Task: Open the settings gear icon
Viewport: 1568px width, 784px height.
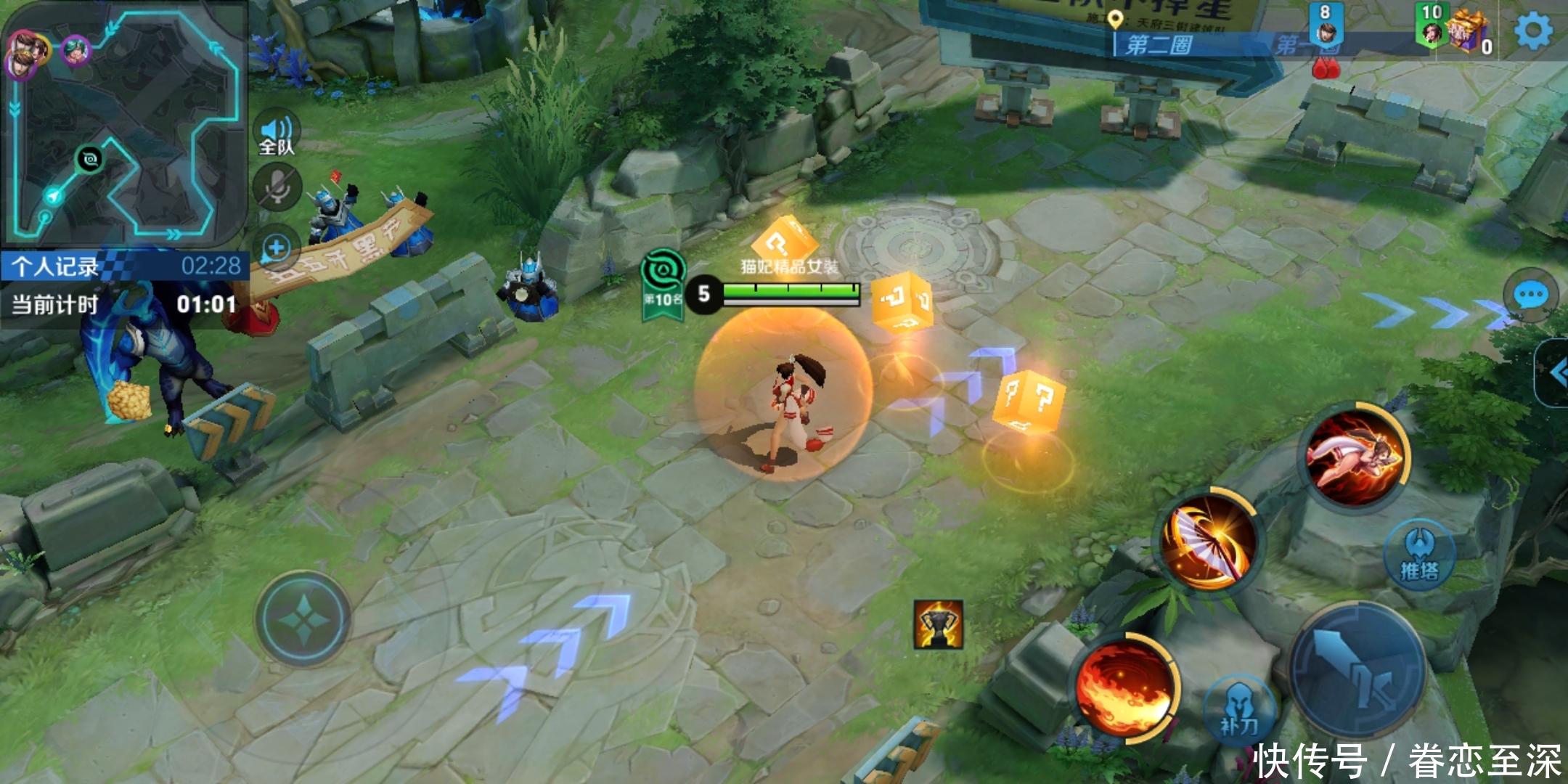Action: pos(1532,31)
